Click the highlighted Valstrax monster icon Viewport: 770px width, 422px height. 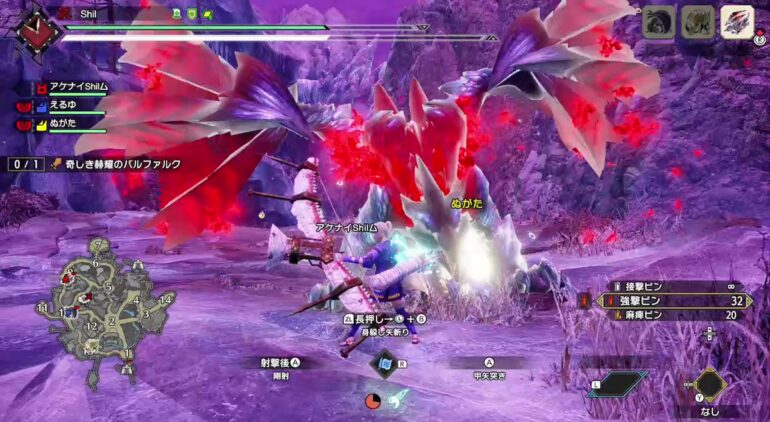[x=737, y=22]
